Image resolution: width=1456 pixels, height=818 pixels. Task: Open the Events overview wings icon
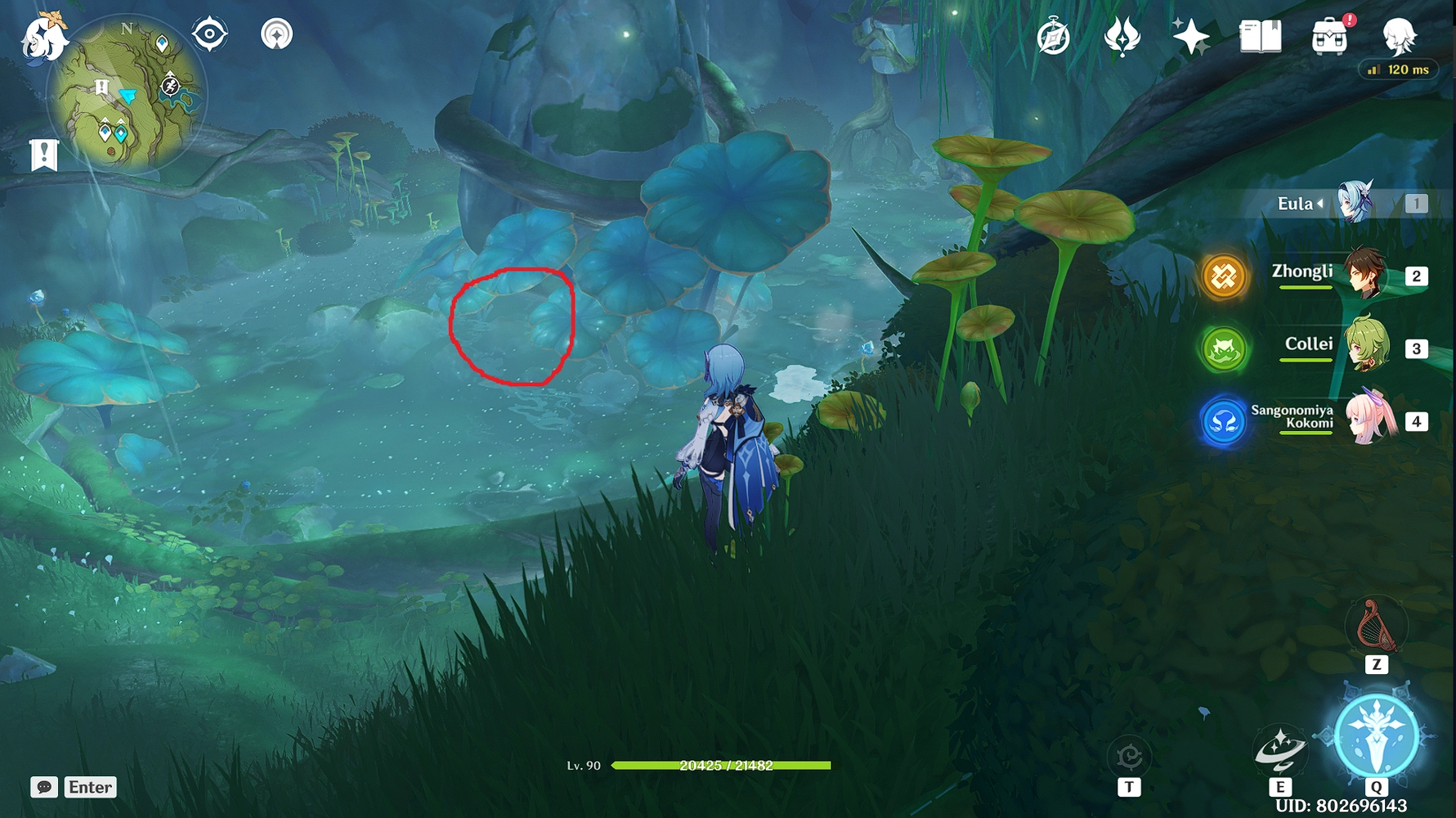point(1123,36)
